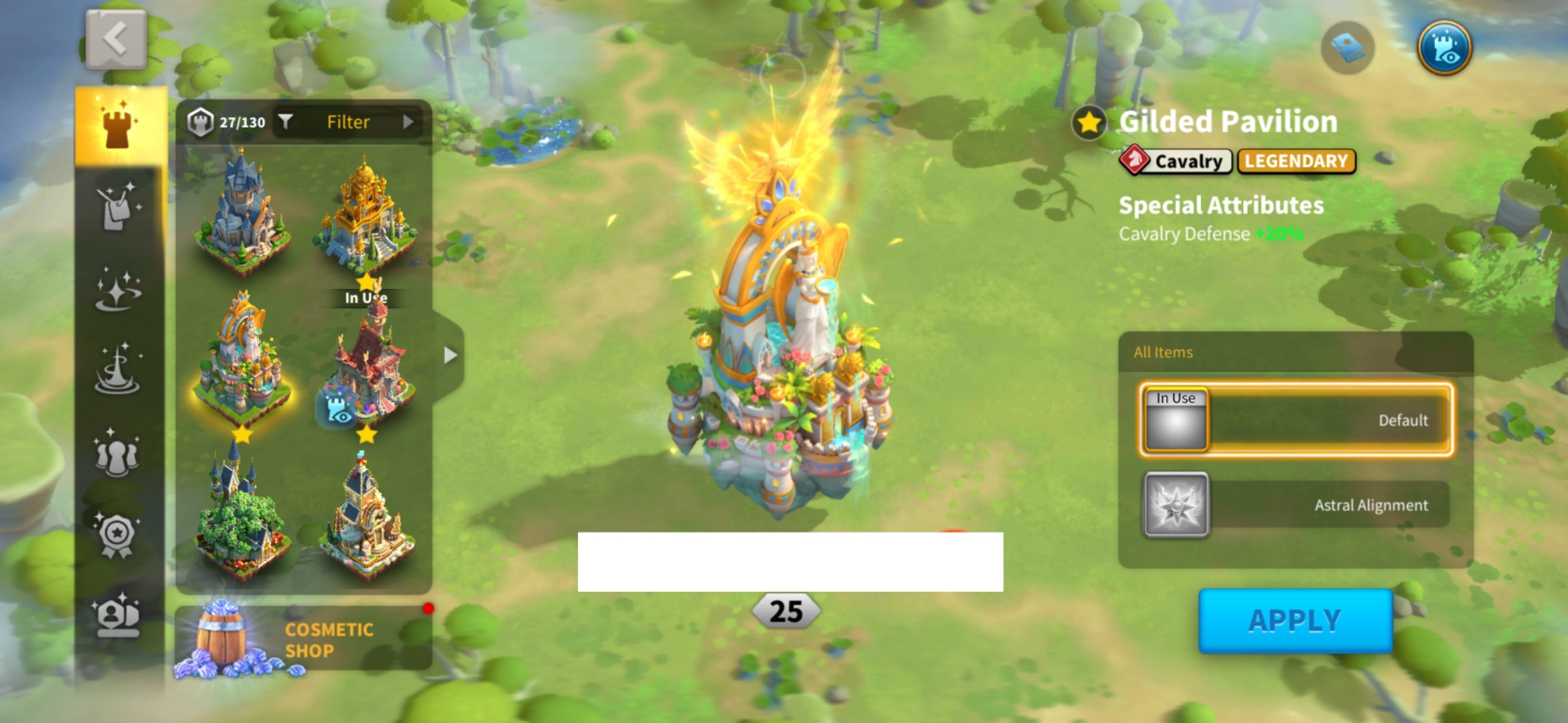Toggle the castle preview eye button
The width and height of the screenshot is (1568, 723).
[x=1444, y=48]
